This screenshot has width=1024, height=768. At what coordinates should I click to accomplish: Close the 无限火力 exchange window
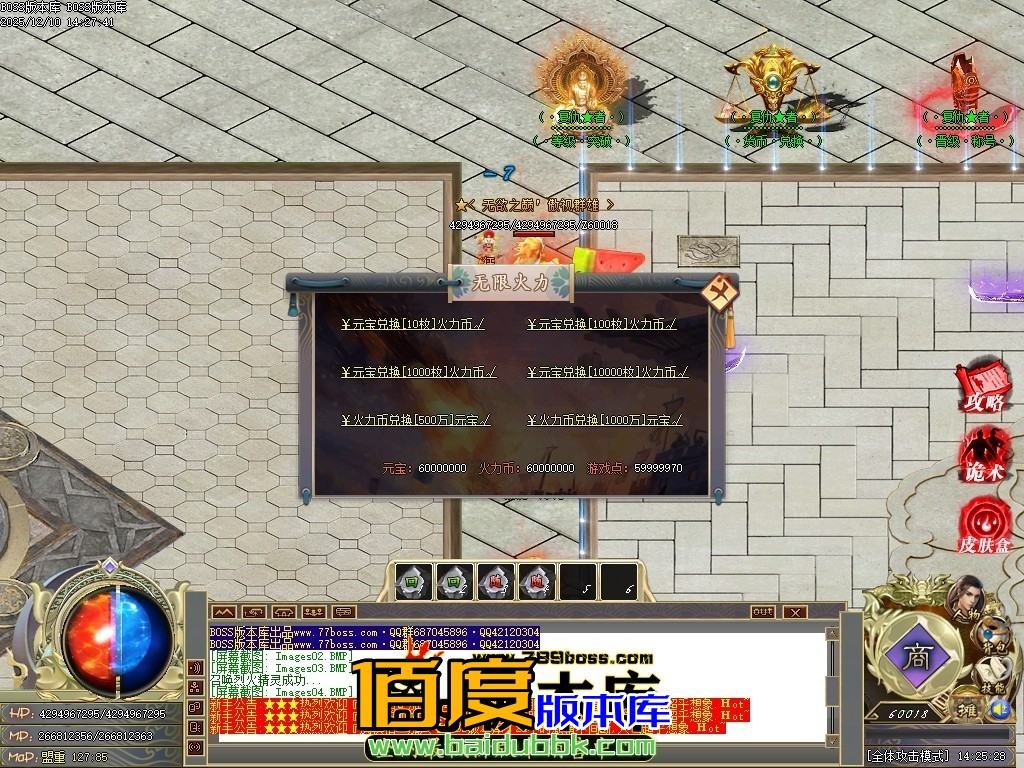click(x=718, y=292)
